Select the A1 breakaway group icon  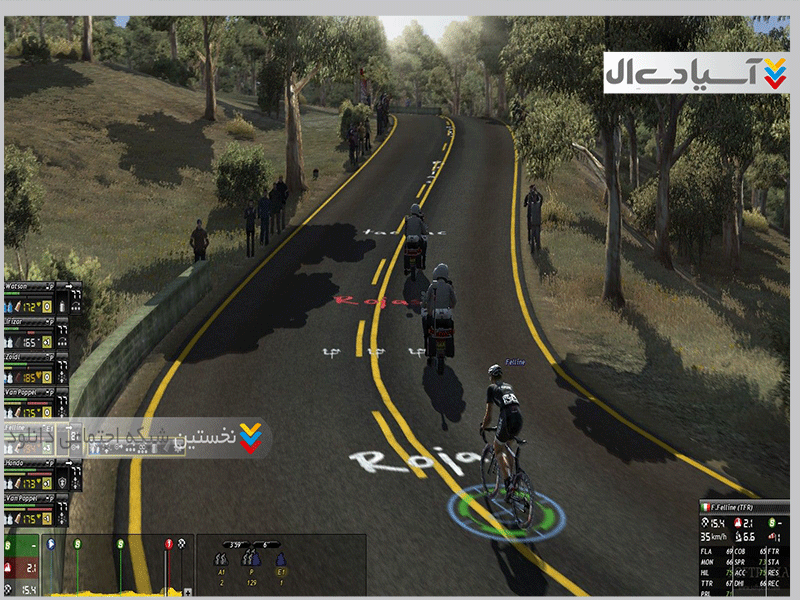(x=221, y=562)
